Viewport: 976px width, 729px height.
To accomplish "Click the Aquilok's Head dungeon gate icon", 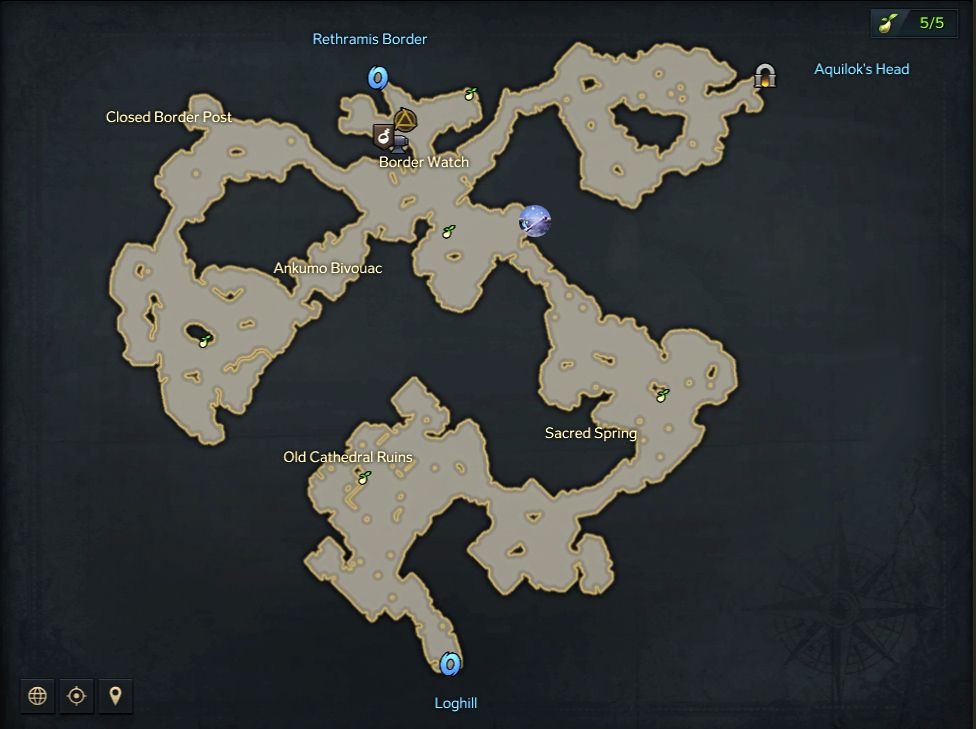I will 765,76.
